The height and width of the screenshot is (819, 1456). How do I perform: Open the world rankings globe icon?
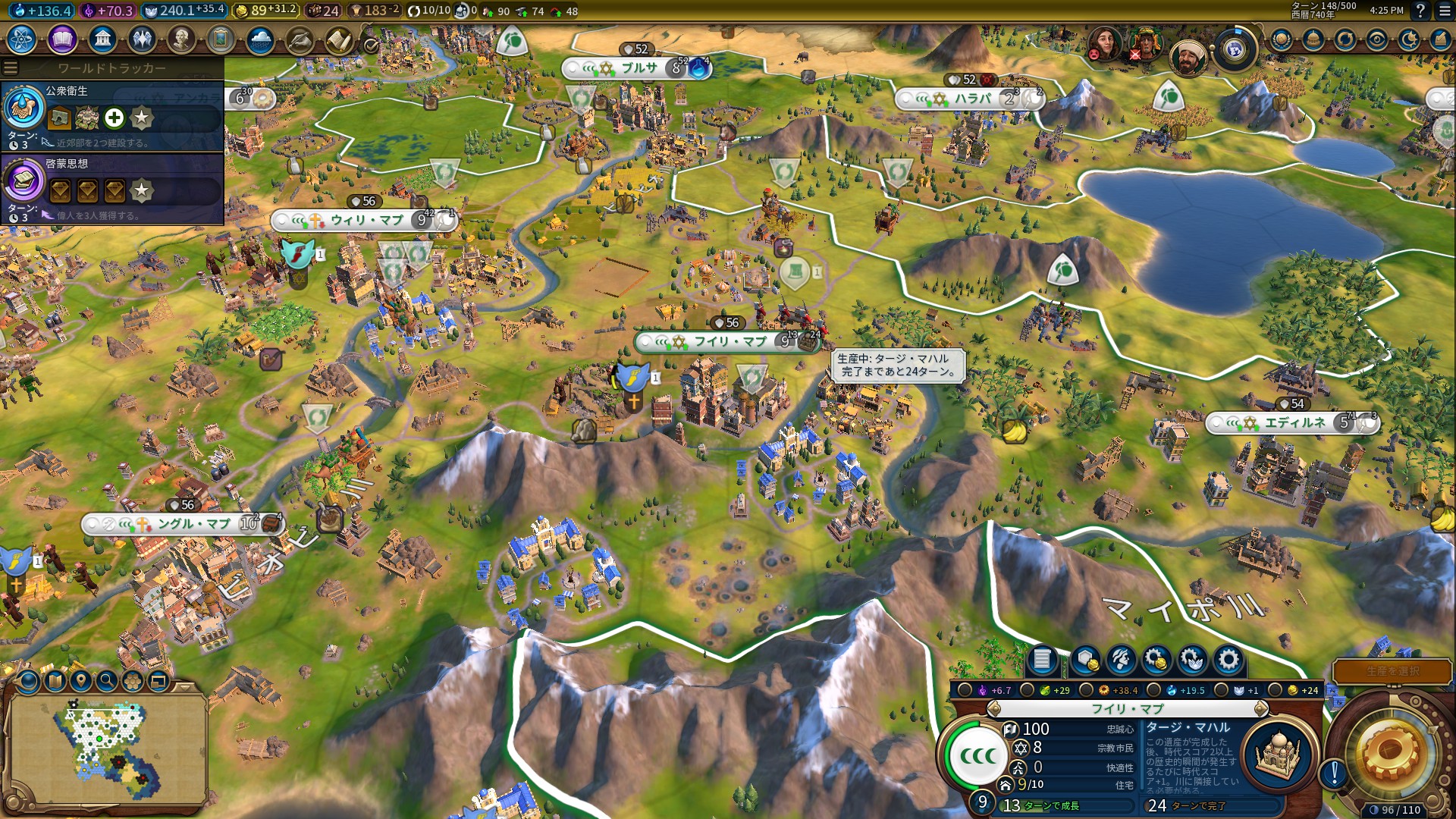coord(1282,39)
